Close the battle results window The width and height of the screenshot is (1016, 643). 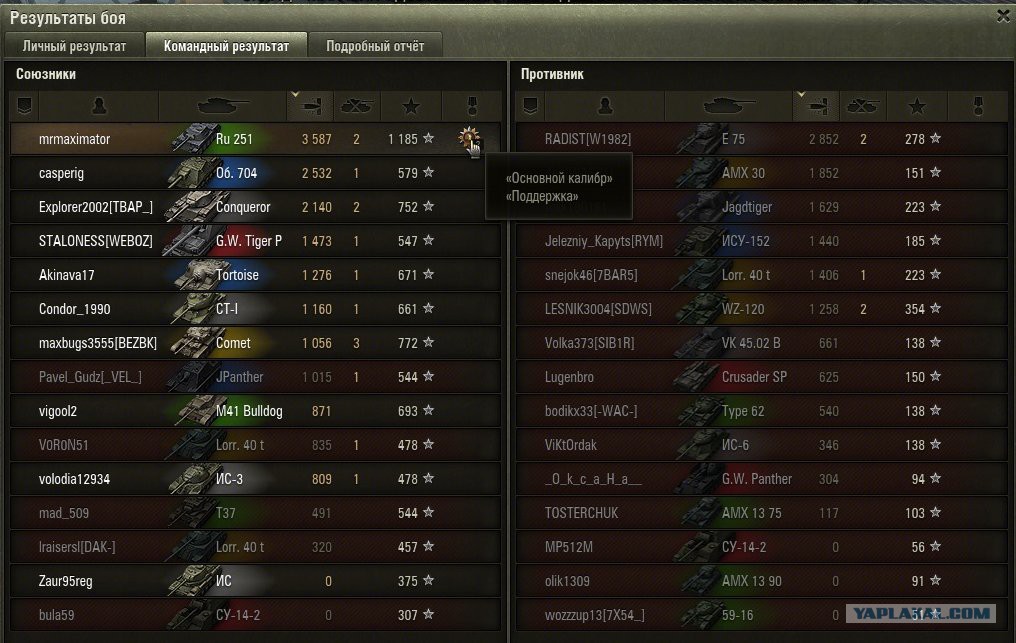(x=1003, y=16)
